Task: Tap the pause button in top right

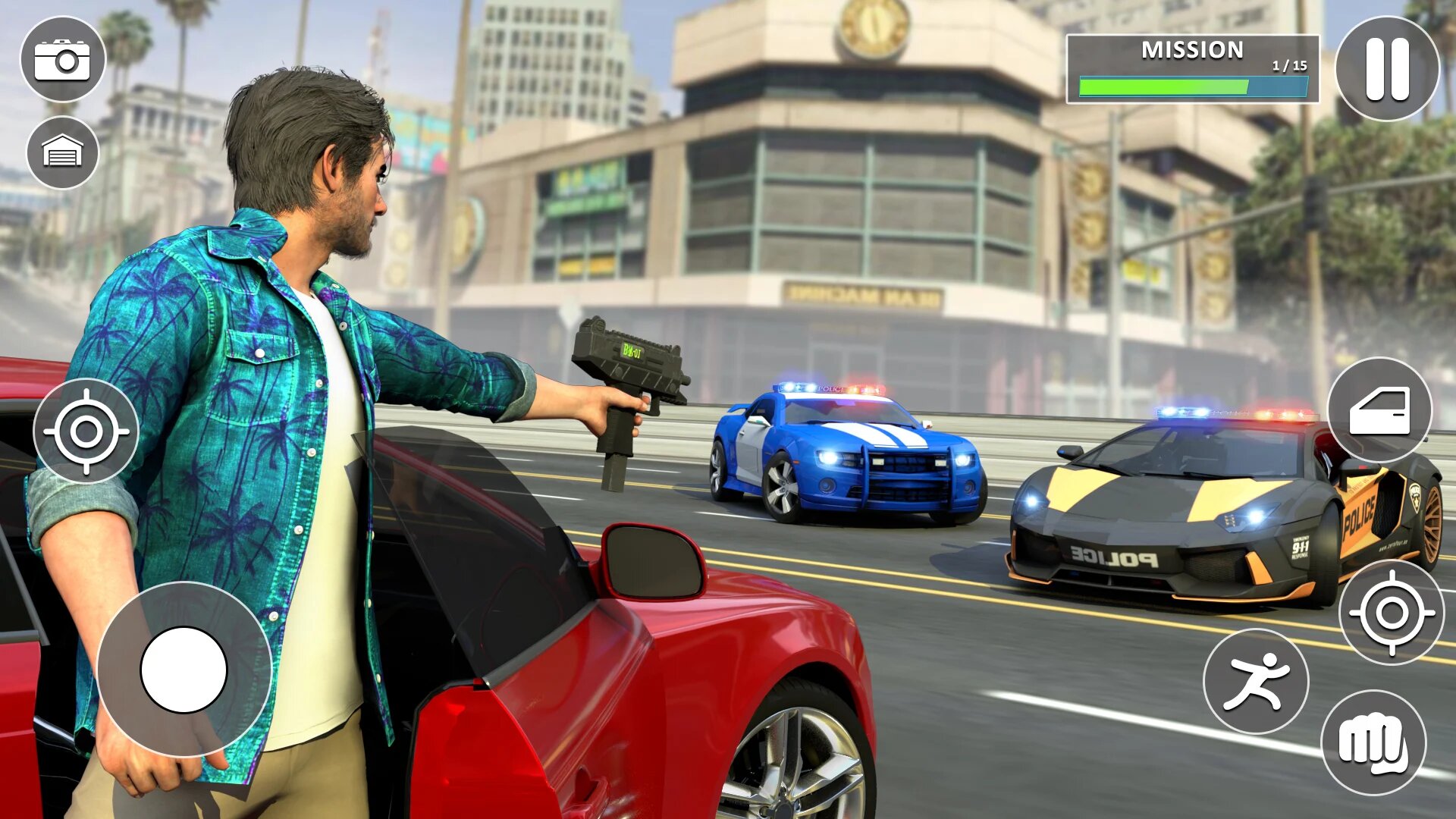Action: coord(1386,68)
